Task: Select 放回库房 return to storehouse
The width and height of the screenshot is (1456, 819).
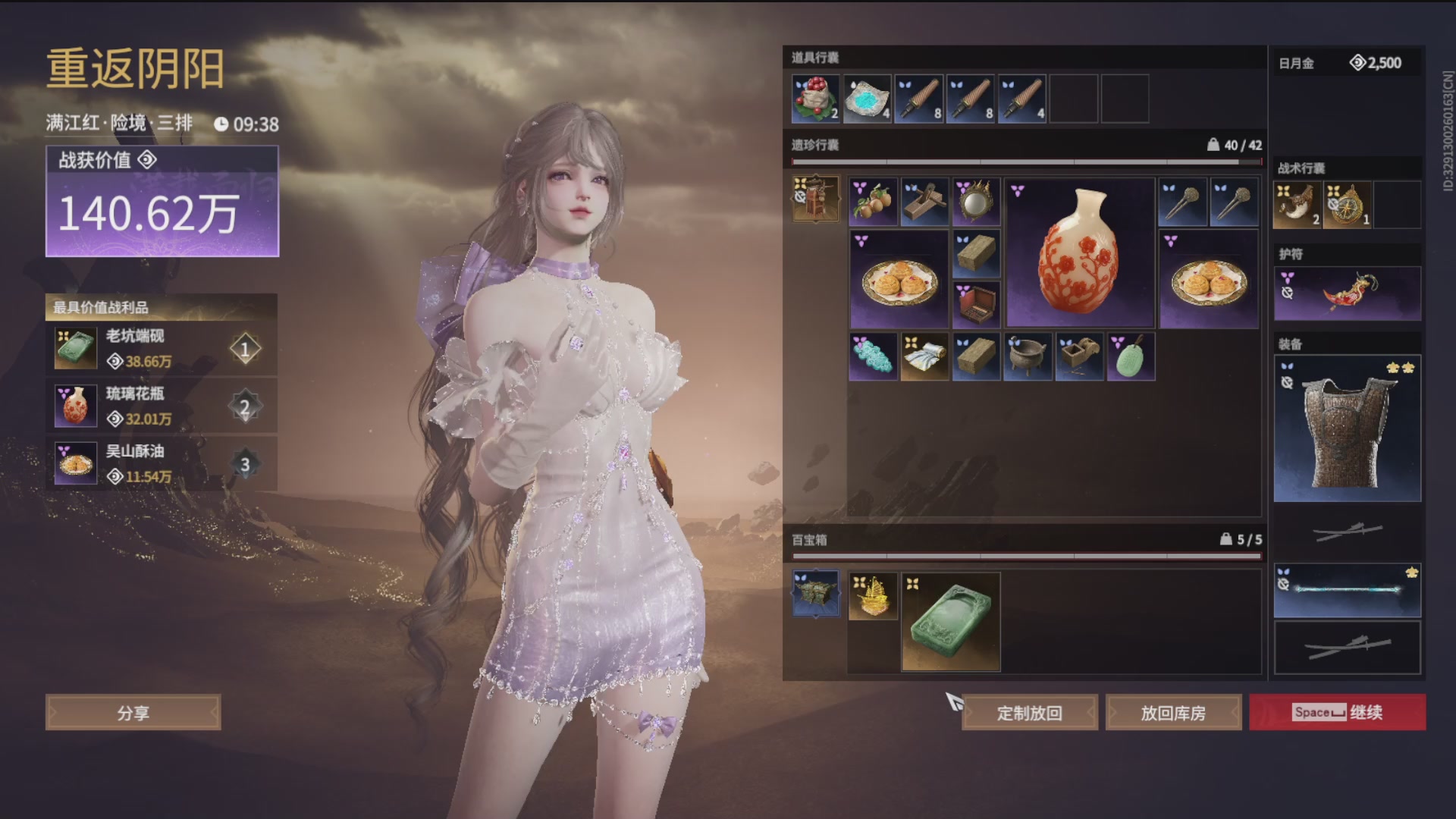Action: [x=1173, y=713]
